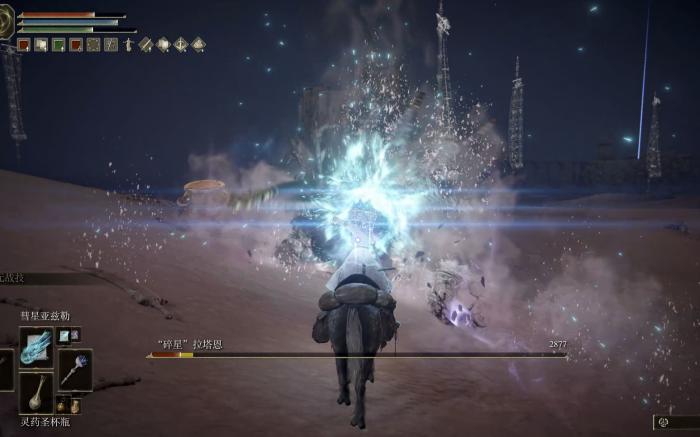Viewport: 700px width, 437px height.
Task: Choose the glintstone staff armament slot
Action: tap(75, 368)
